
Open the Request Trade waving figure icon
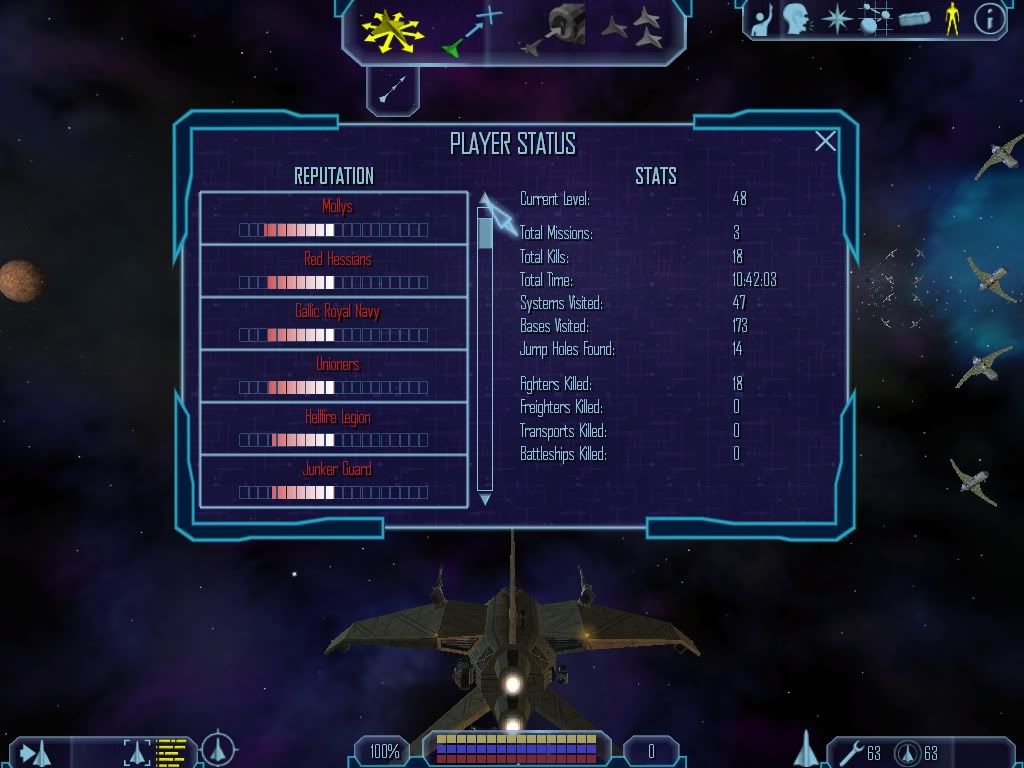[x=762, y=19]
